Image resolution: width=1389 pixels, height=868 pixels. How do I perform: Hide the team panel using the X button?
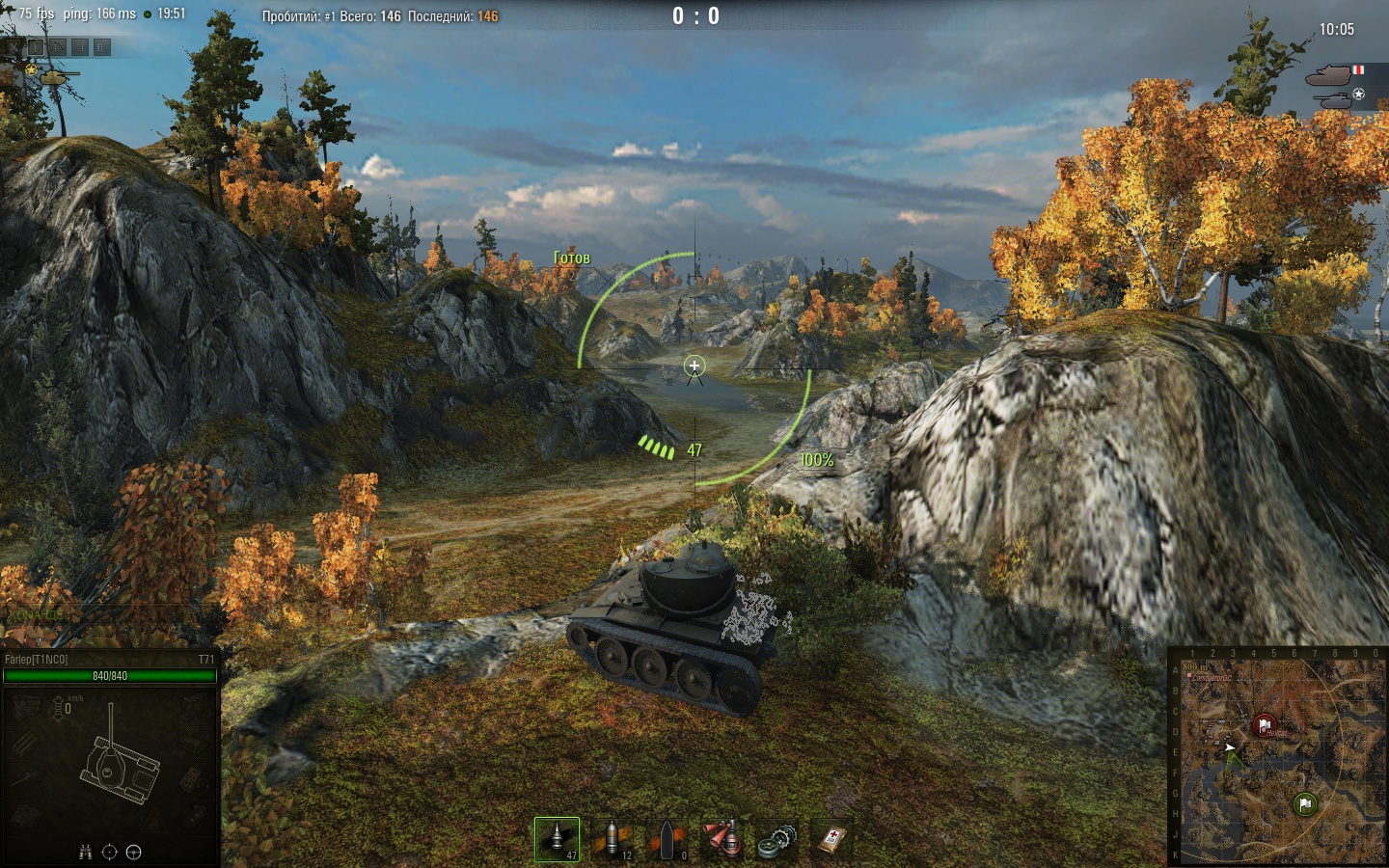(13, 46)
